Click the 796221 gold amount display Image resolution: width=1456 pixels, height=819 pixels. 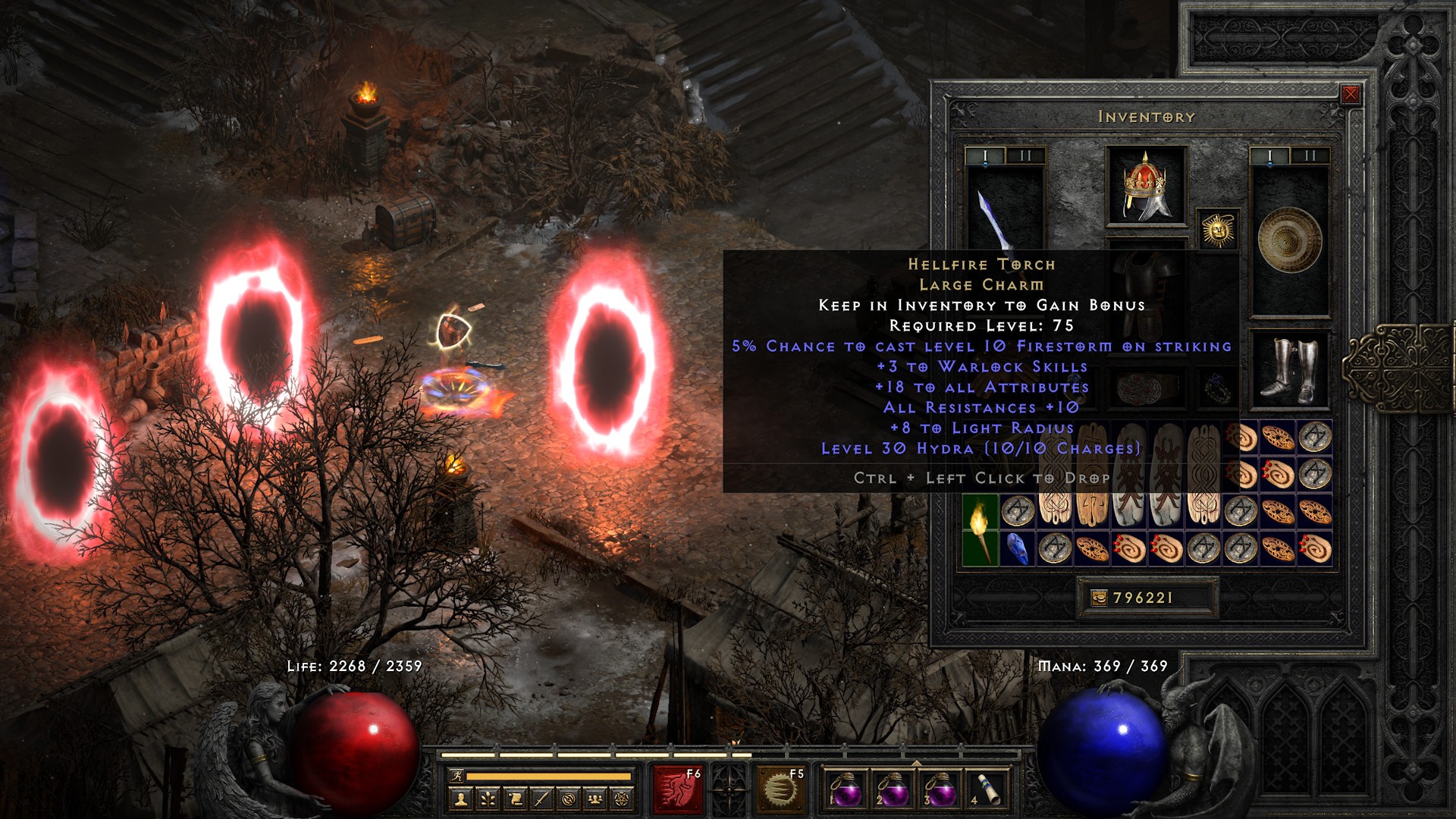(1141, 598)
